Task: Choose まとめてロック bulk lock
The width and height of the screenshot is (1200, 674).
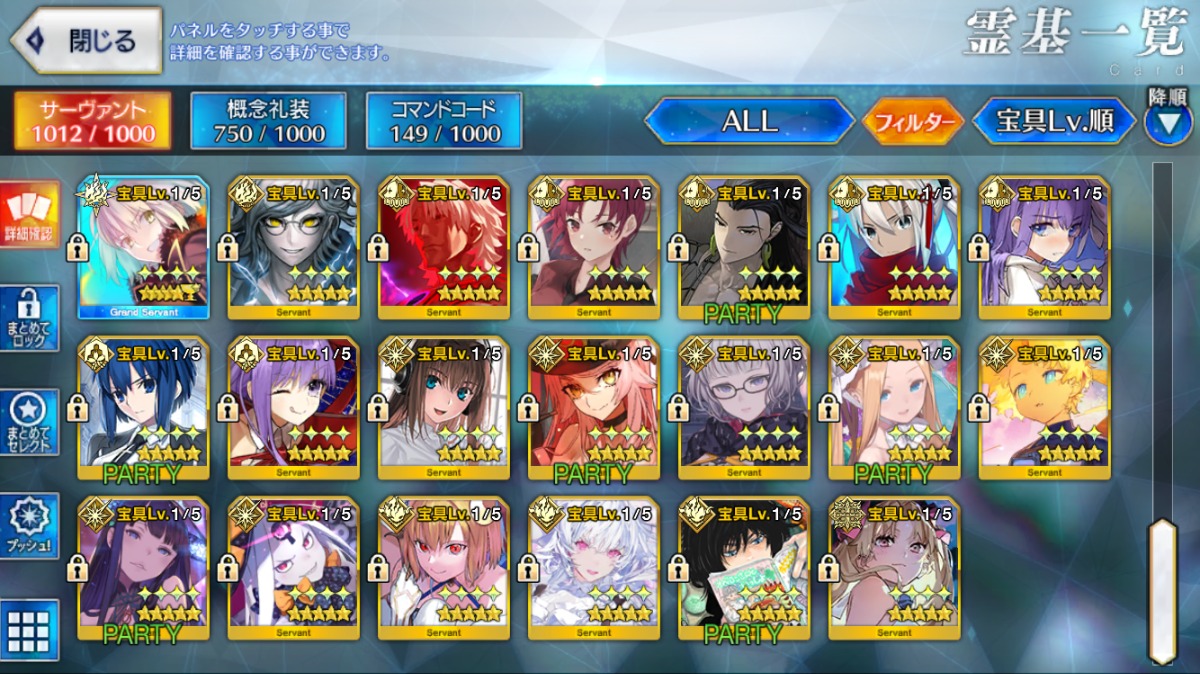Action: [29, 318]
